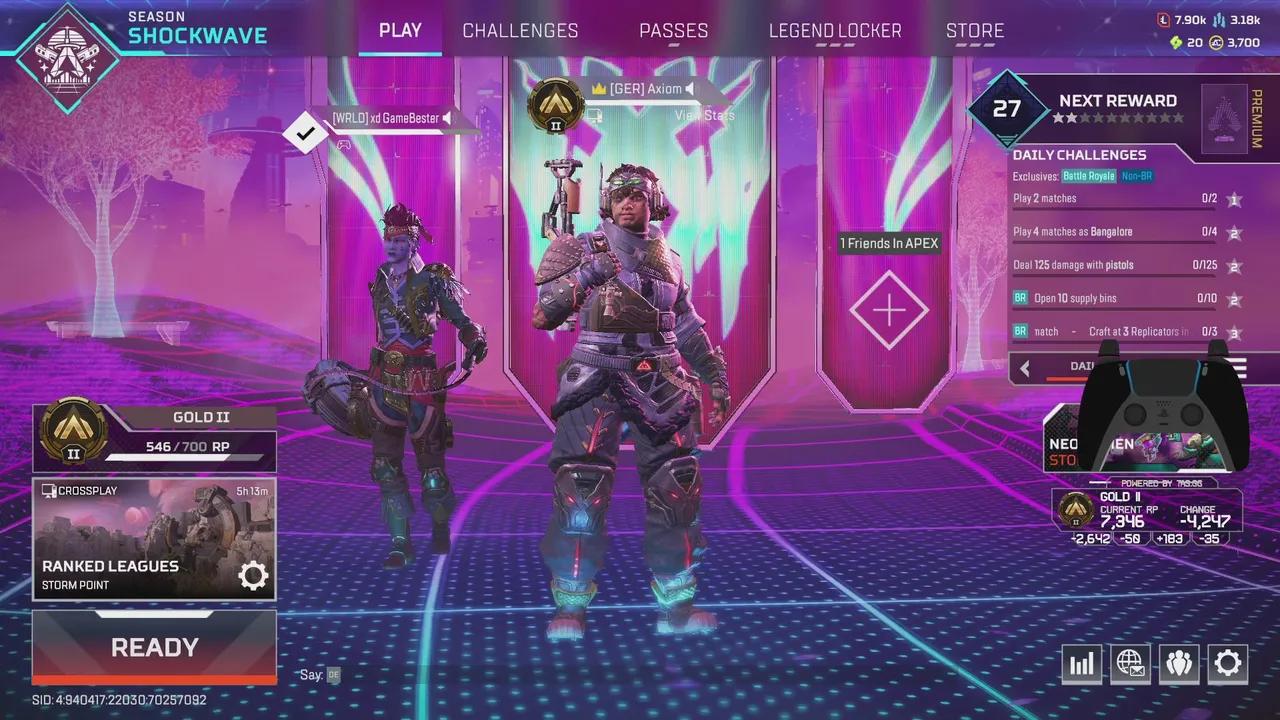Screen dimensions: 1280x720
Task: Click View Stats under Axiom
Action: tap(705, 114)
